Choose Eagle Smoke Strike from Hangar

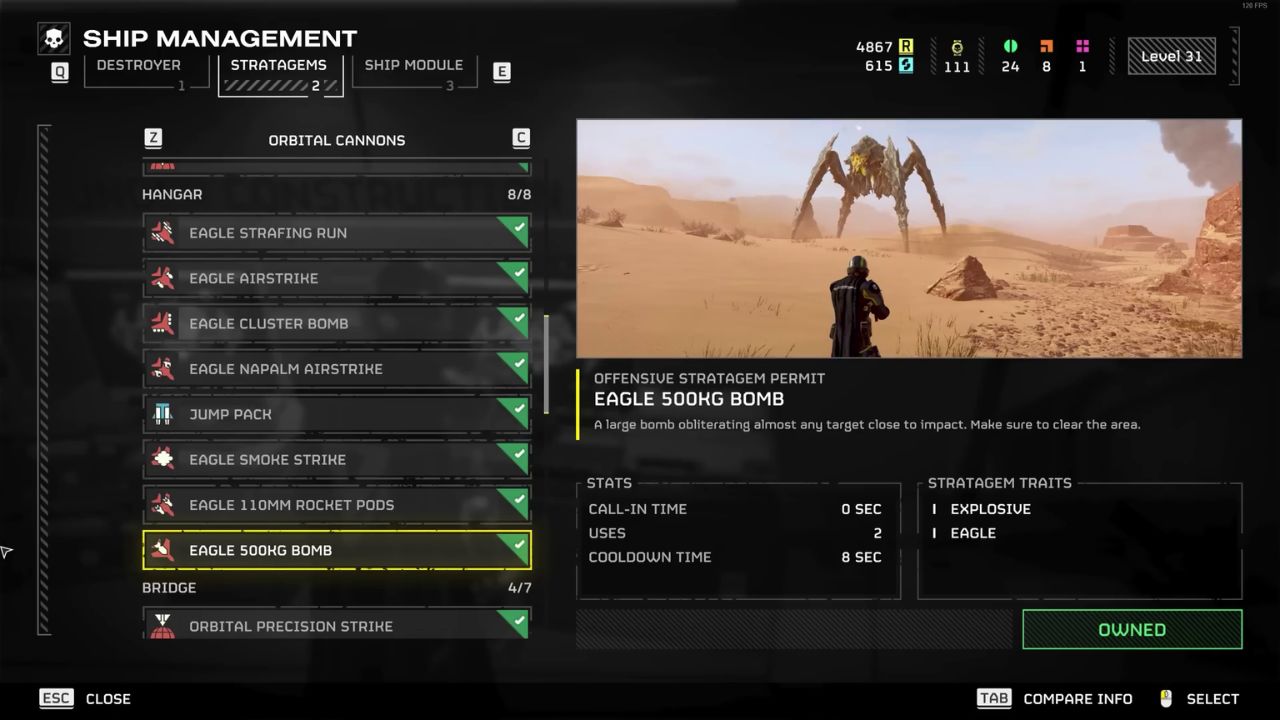pos(336,460)
